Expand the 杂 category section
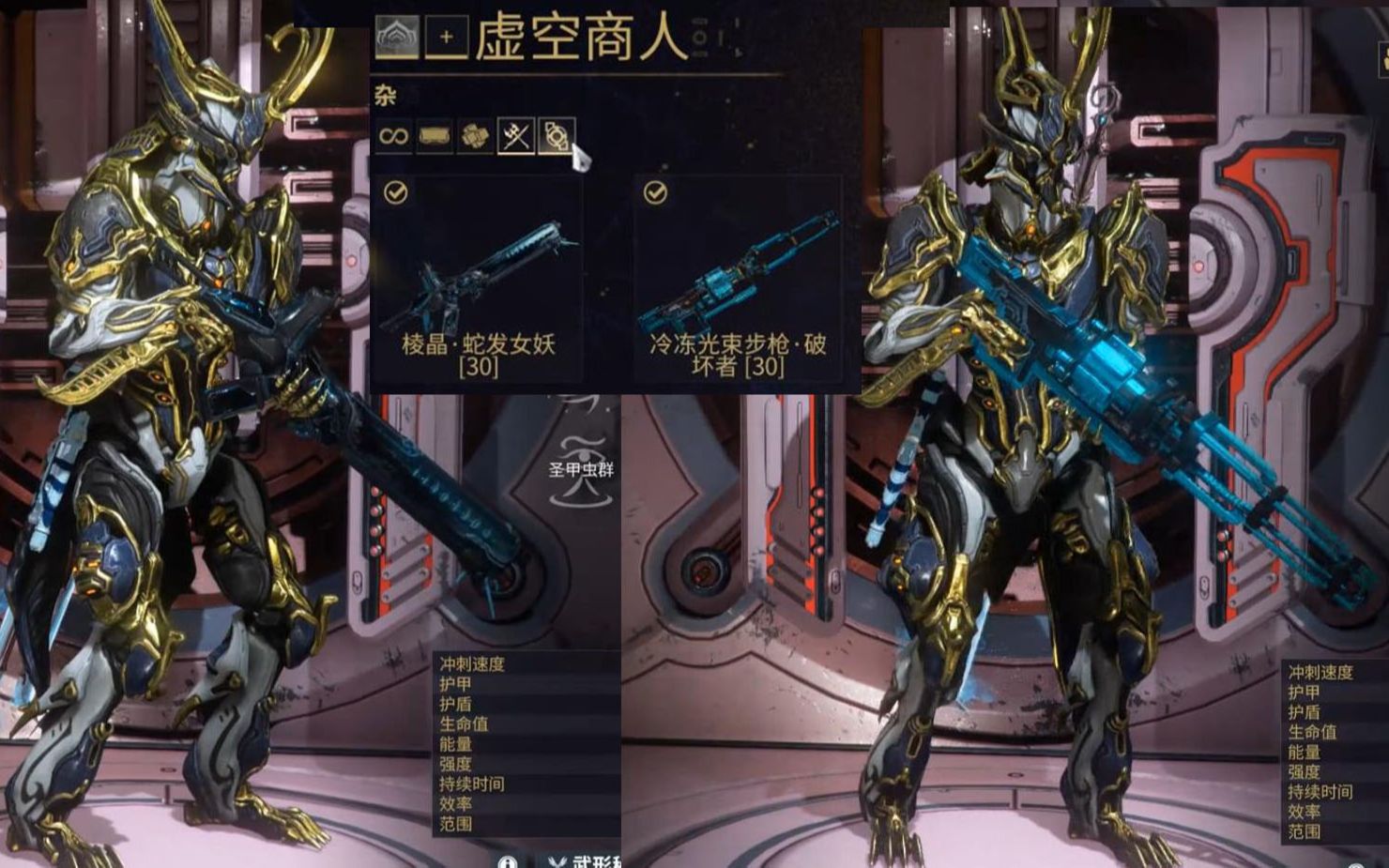The image size is (1389, 868). click(388, 95)
